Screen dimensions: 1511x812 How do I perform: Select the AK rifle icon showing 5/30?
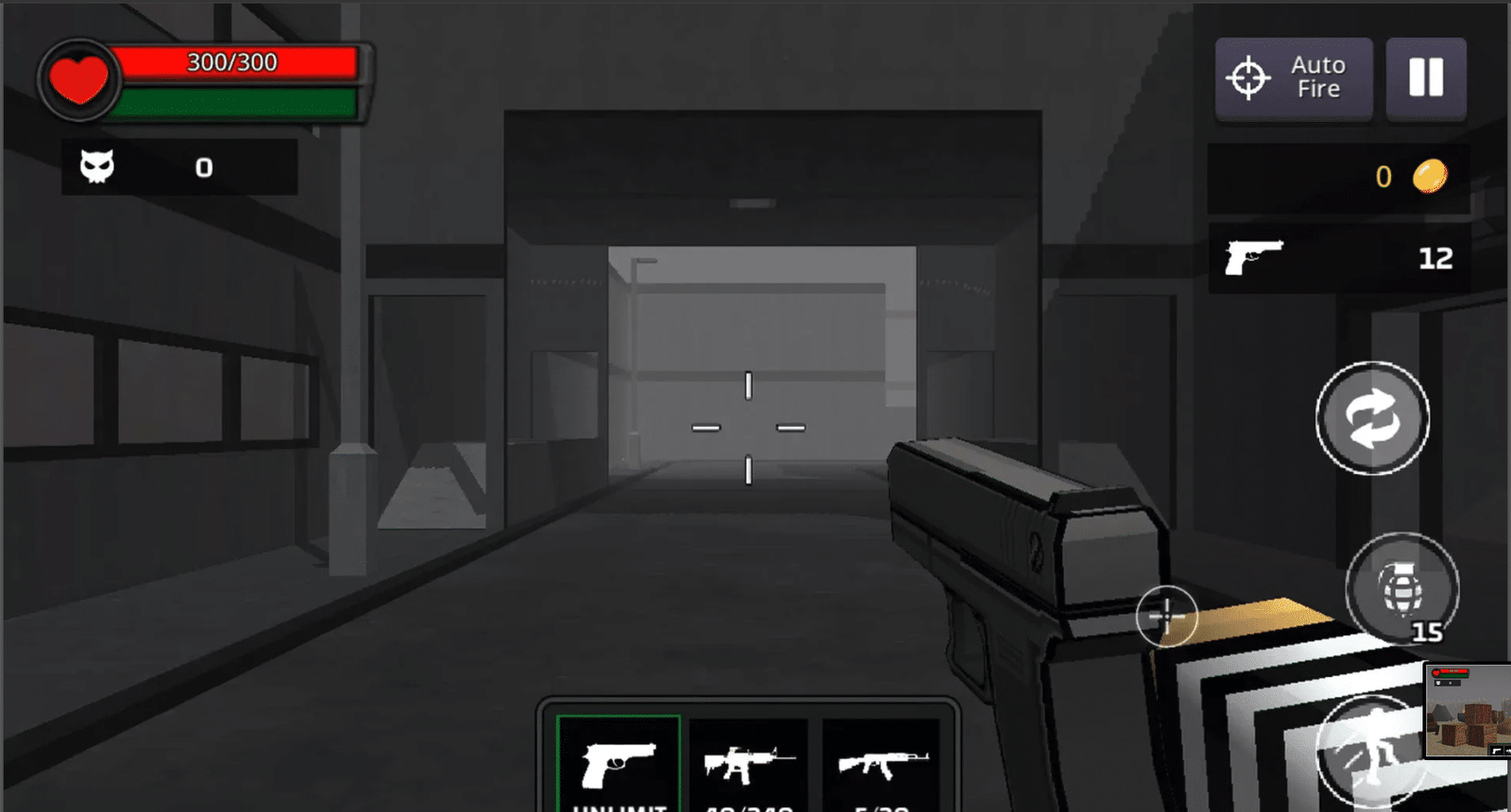coord(882,763)
